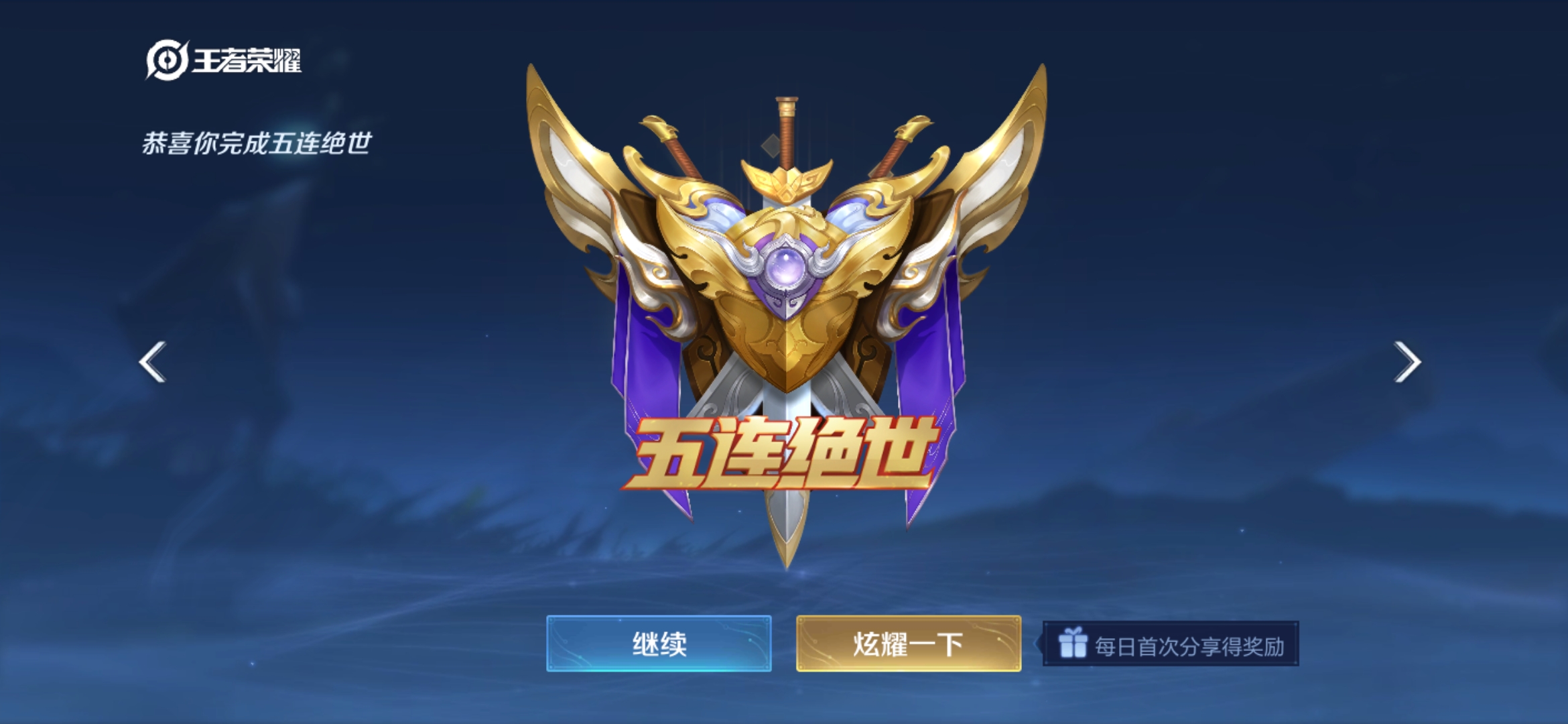The height and width of the screenshot is (724, 1568).
Task: Select the 恭喜你完成五连绝世 congratulation text
Action: (x=258, y=143)
